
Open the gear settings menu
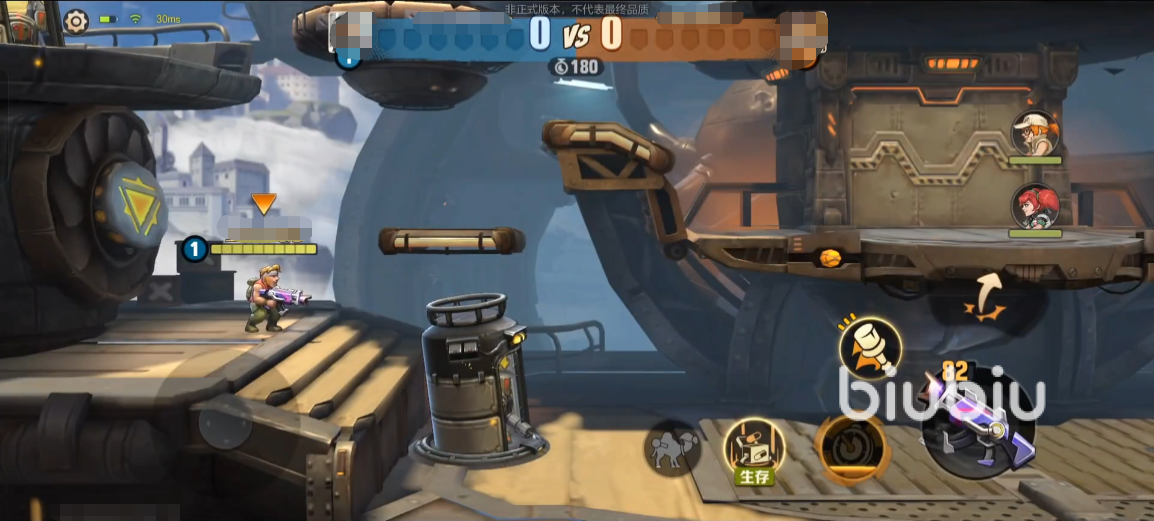76,20
